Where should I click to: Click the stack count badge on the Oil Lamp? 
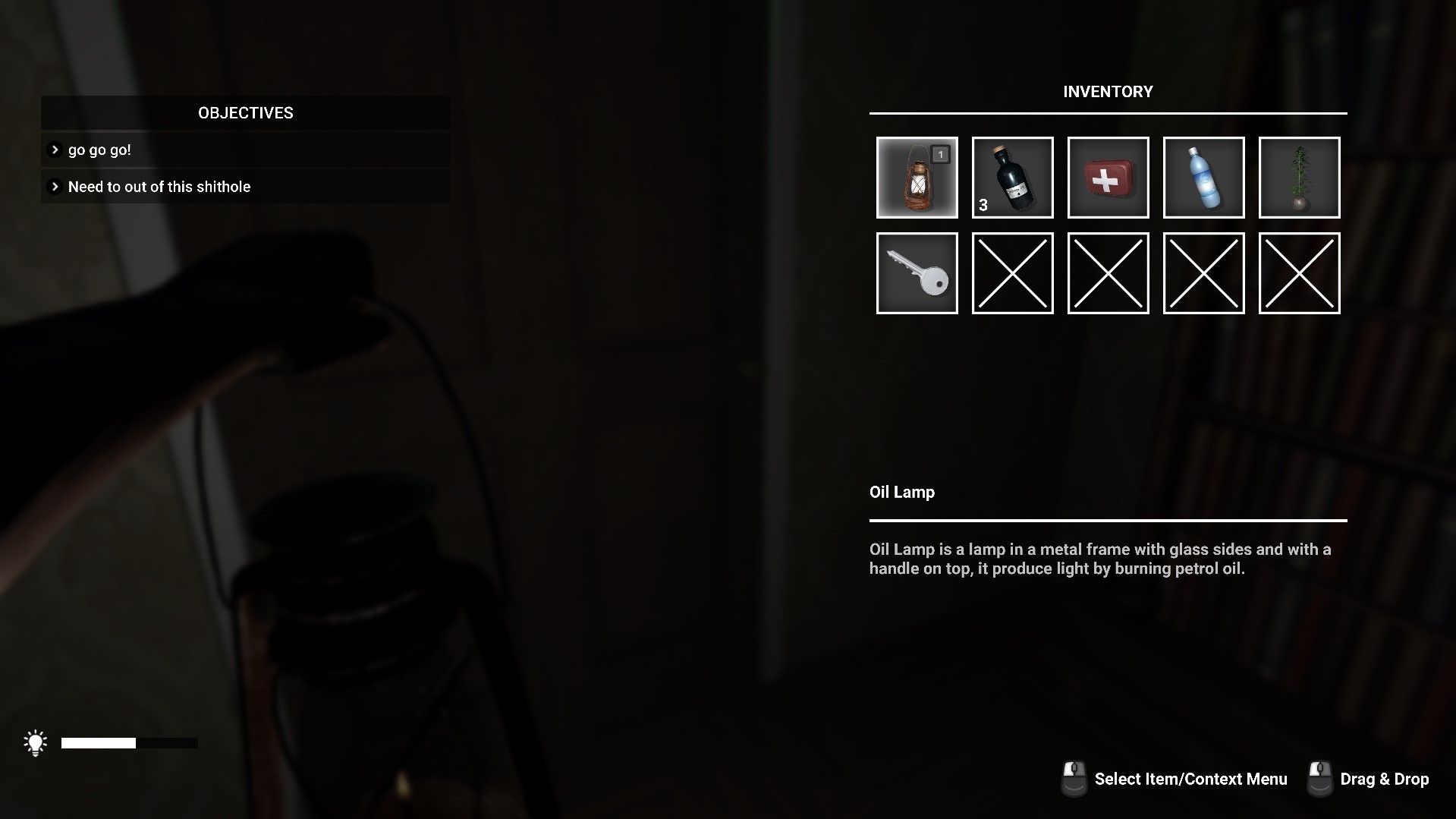pyautogui.click(x=940, y=153)
